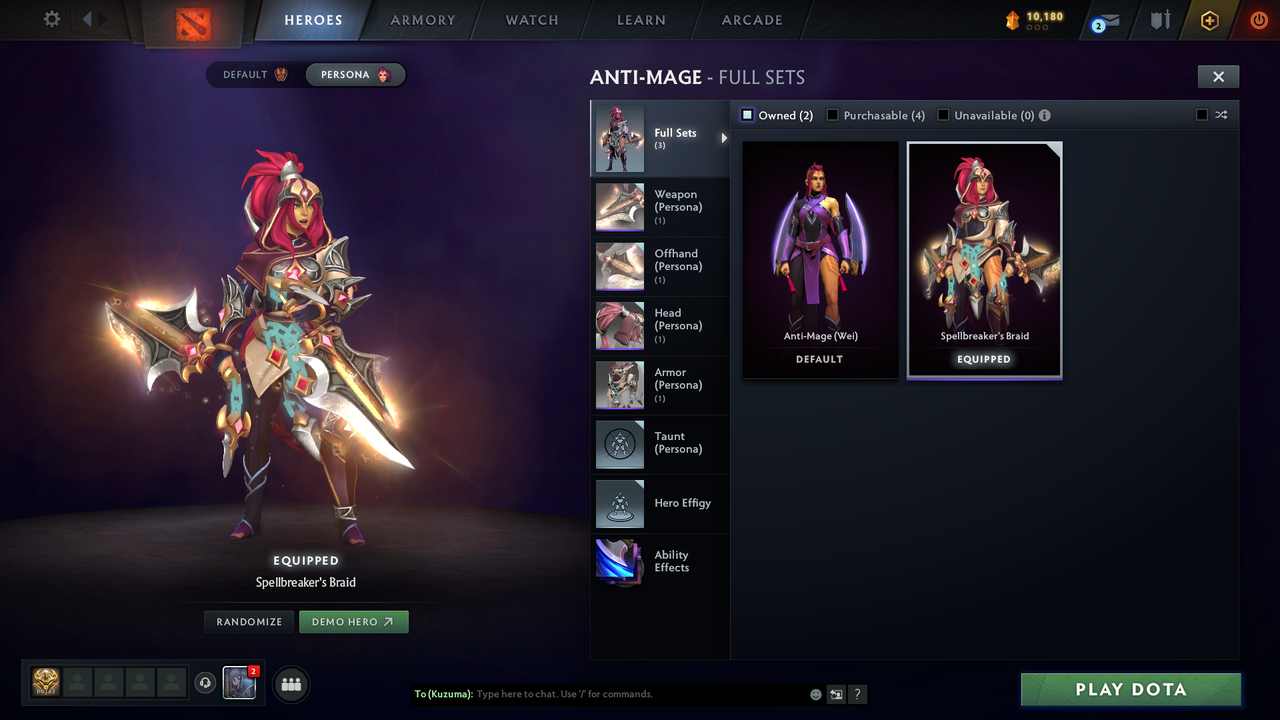Enable the Purchasable (4) filter checkbox

tap(833, 115)
